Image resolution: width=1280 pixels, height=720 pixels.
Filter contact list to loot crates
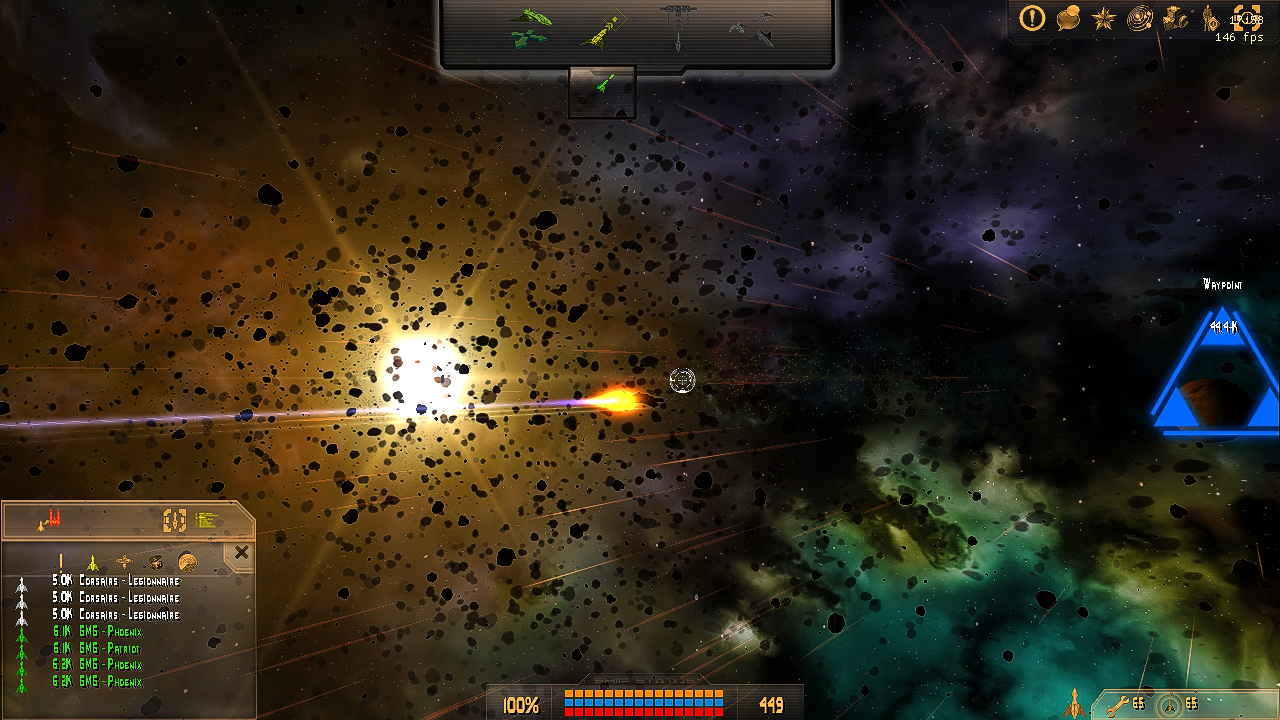point(156,562)
